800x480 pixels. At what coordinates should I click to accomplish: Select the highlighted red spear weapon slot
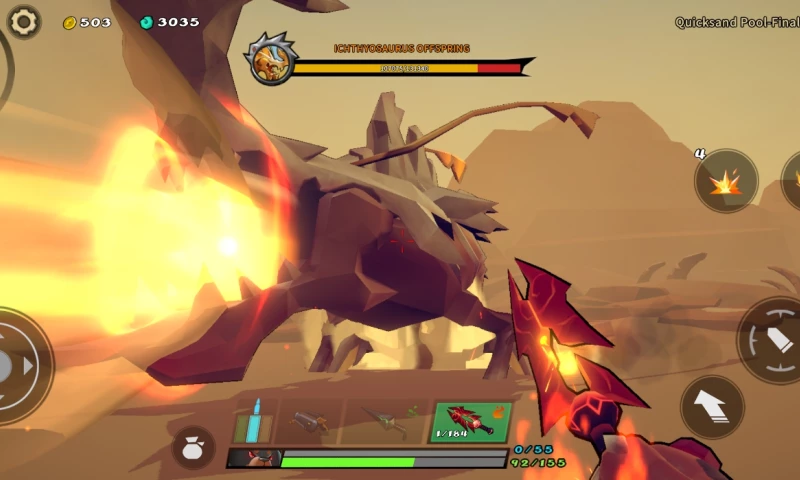tap(470, 421)
